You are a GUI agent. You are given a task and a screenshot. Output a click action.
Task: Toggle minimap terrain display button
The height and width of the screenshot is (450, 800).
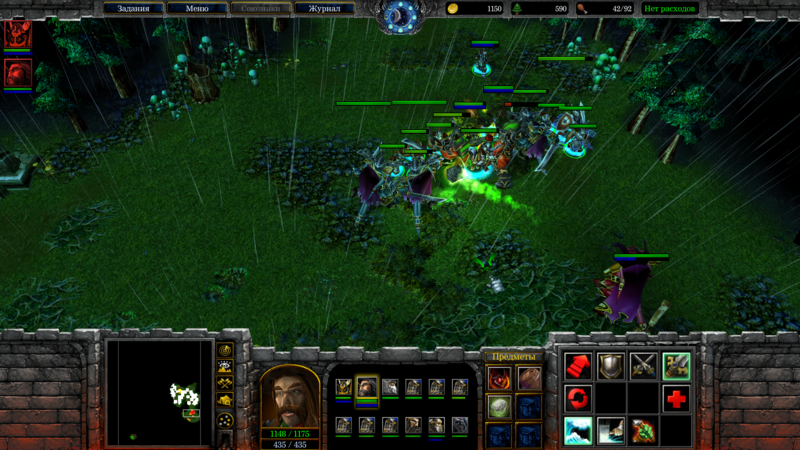click(226, 366)
